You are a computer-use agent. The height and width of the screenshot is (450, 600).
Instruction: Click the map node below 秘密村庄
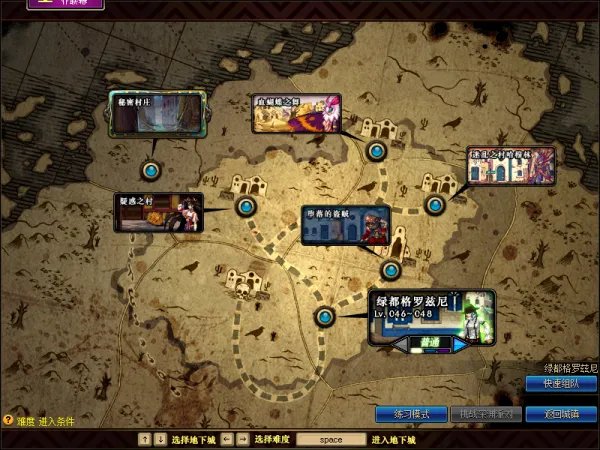click(151, 171)
